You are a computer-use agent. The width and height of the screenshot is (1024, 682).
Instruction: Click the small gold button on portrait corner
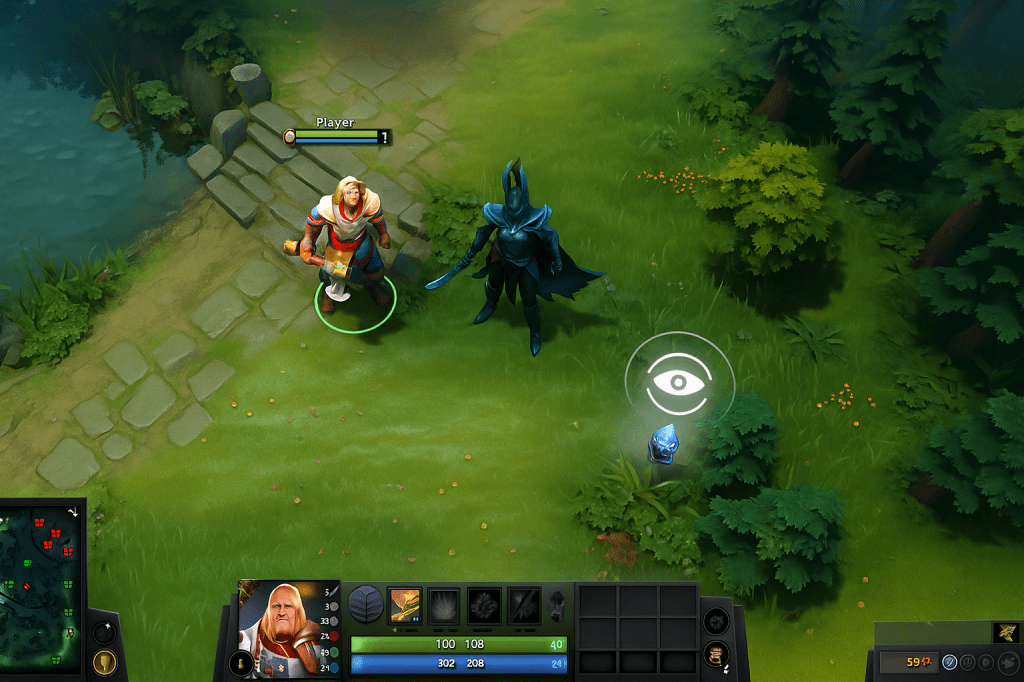point(240,663)
